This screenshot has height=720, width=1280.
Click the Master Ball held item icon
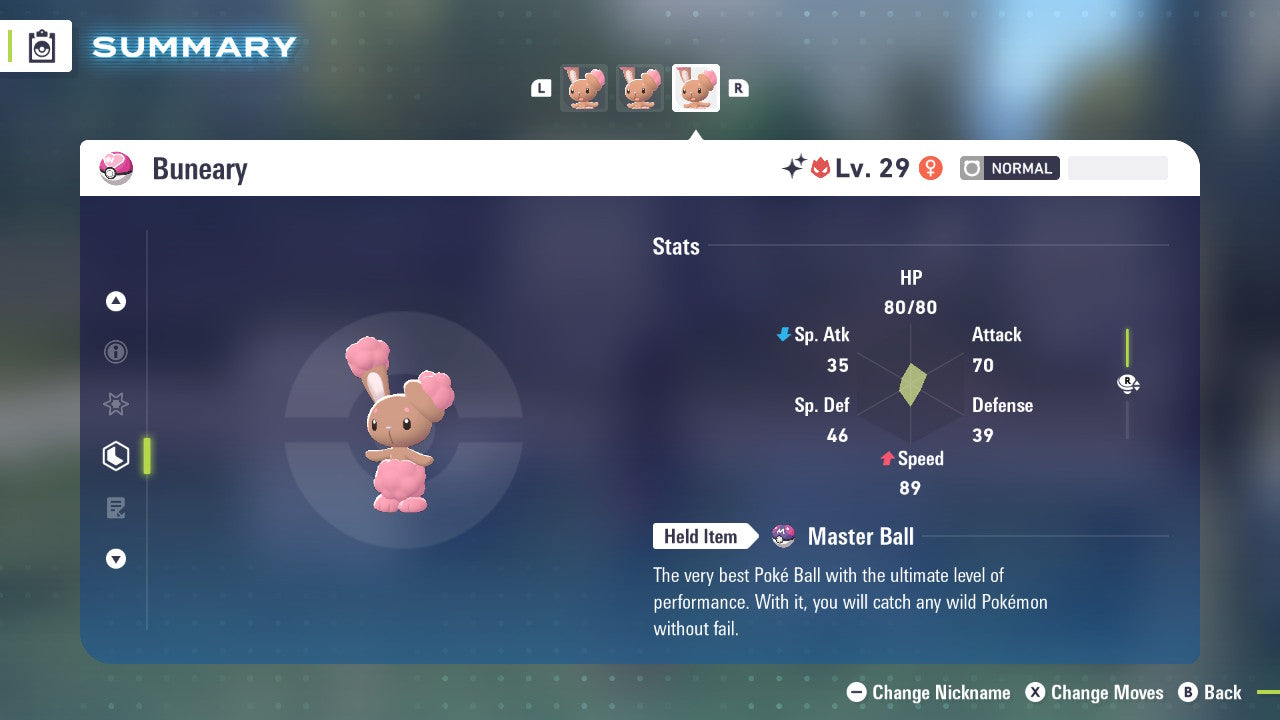point(784,536)
